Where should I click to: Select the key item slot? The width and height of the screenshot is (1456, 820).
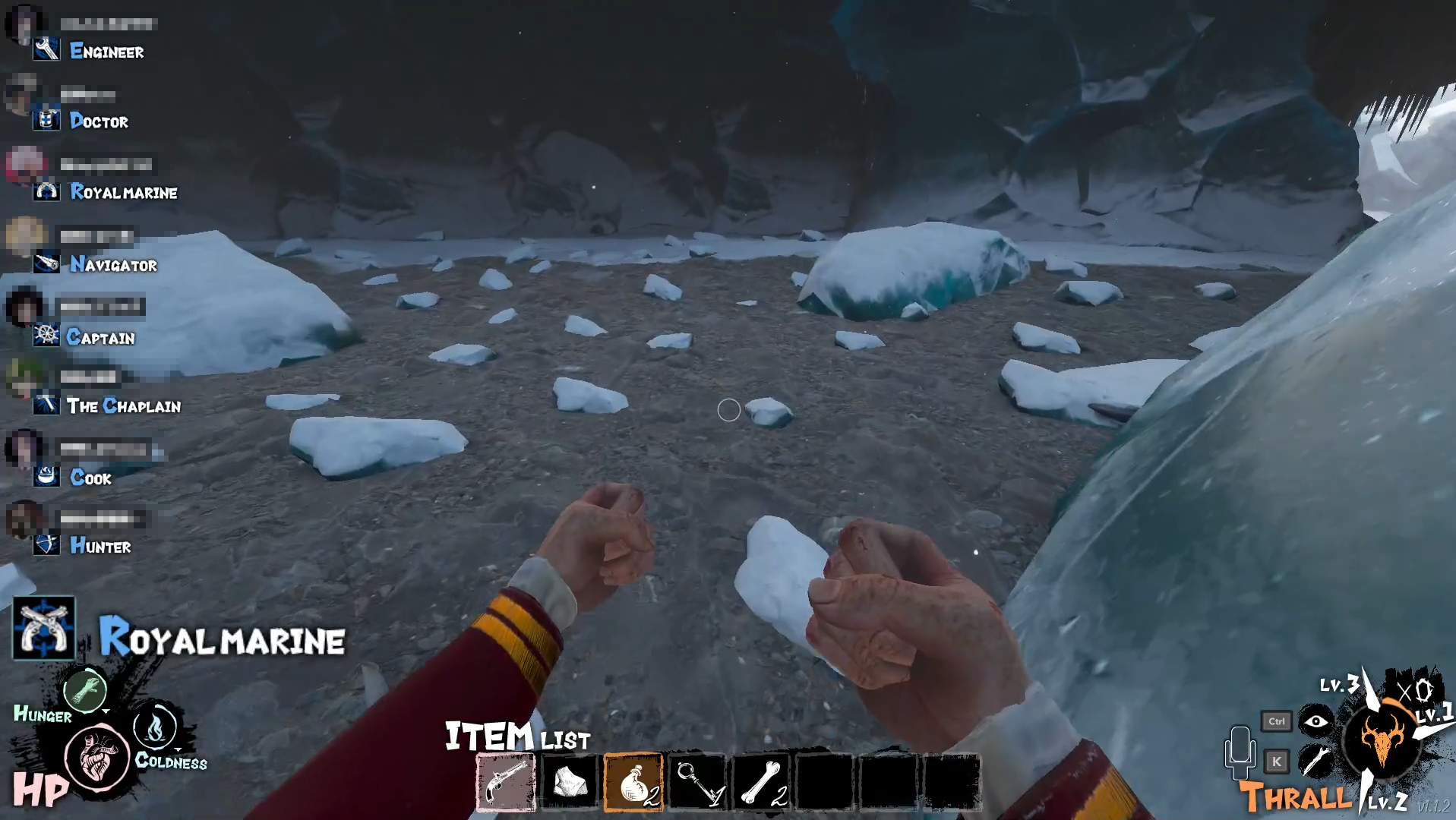click(x=697, y=783)
